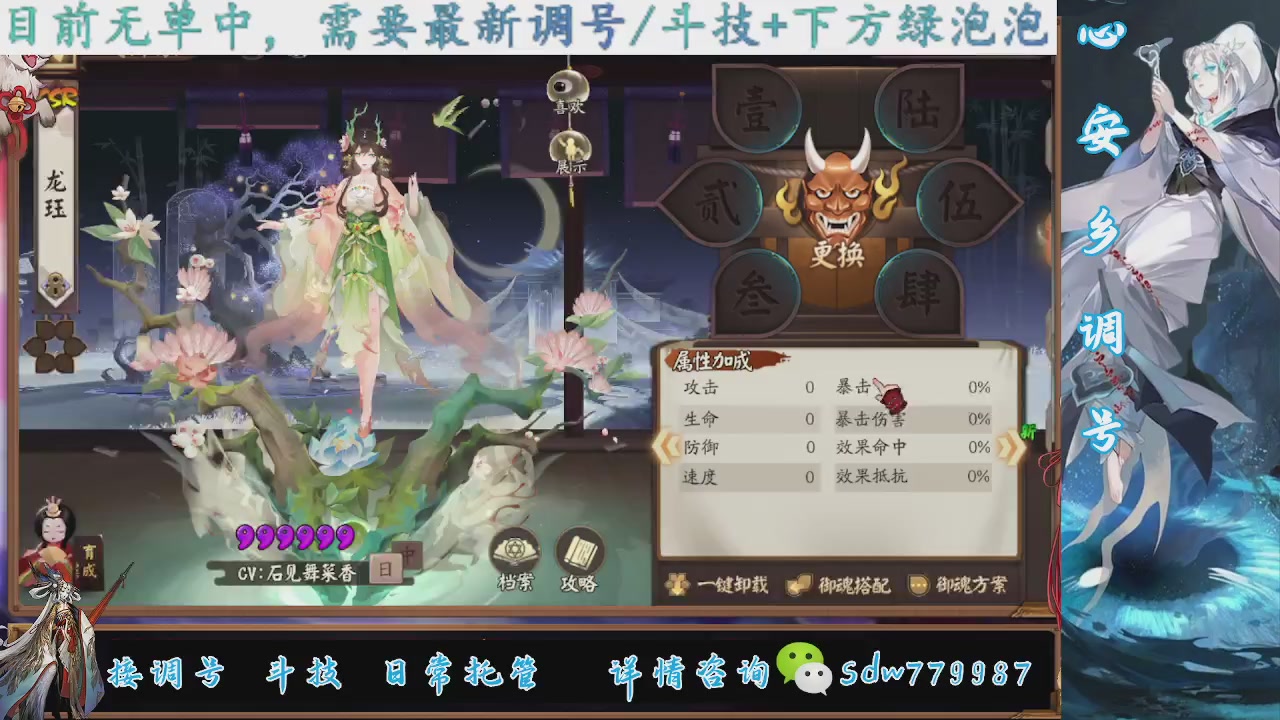Toggle the lock under the 龙珏 name banner
The width and height of the screenshot is (1280, 720).
pyautogui.click(x=55, y=288)
